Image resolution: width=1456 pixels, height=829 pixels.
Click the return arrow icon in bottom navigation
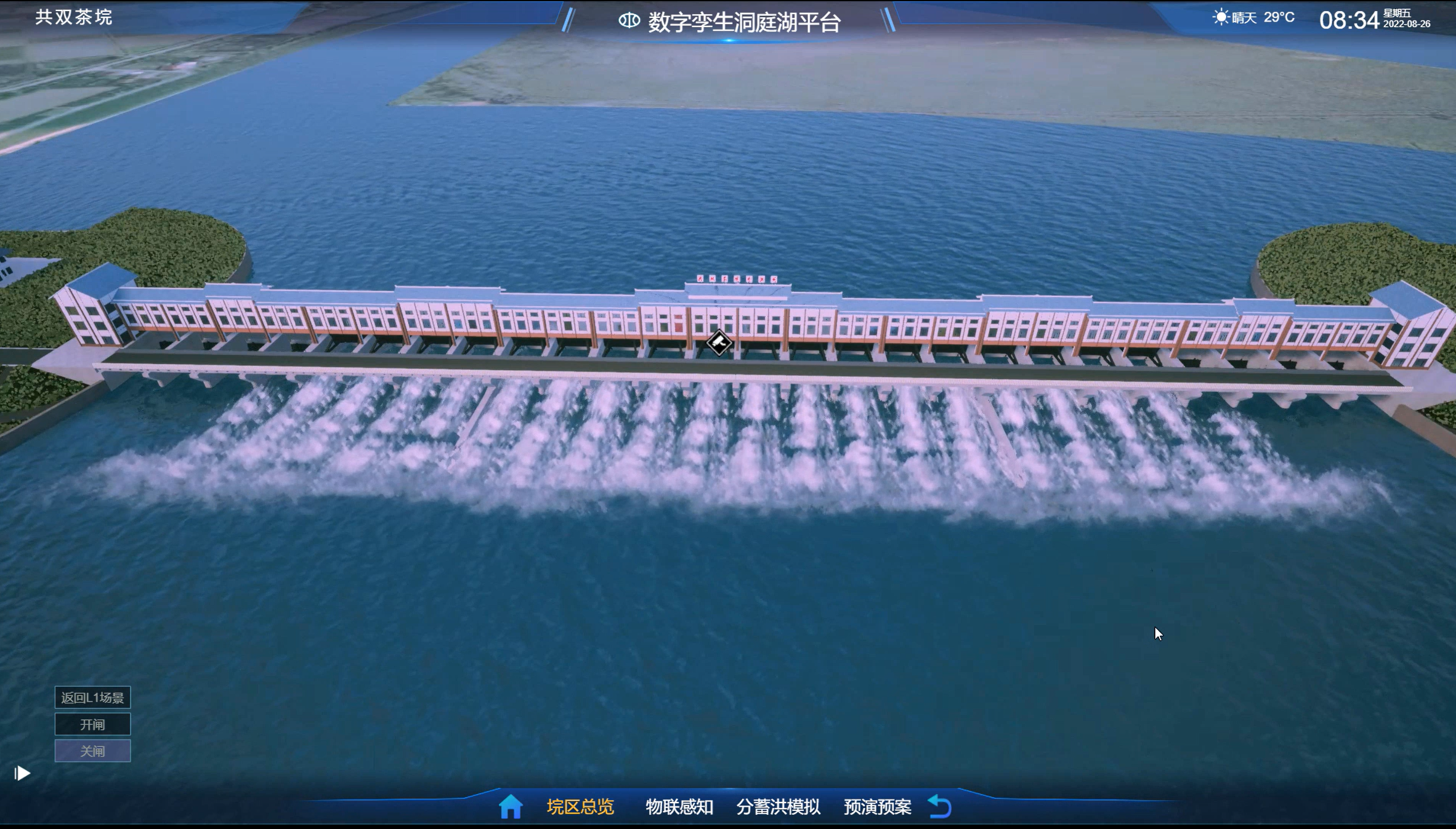(940, 806)
